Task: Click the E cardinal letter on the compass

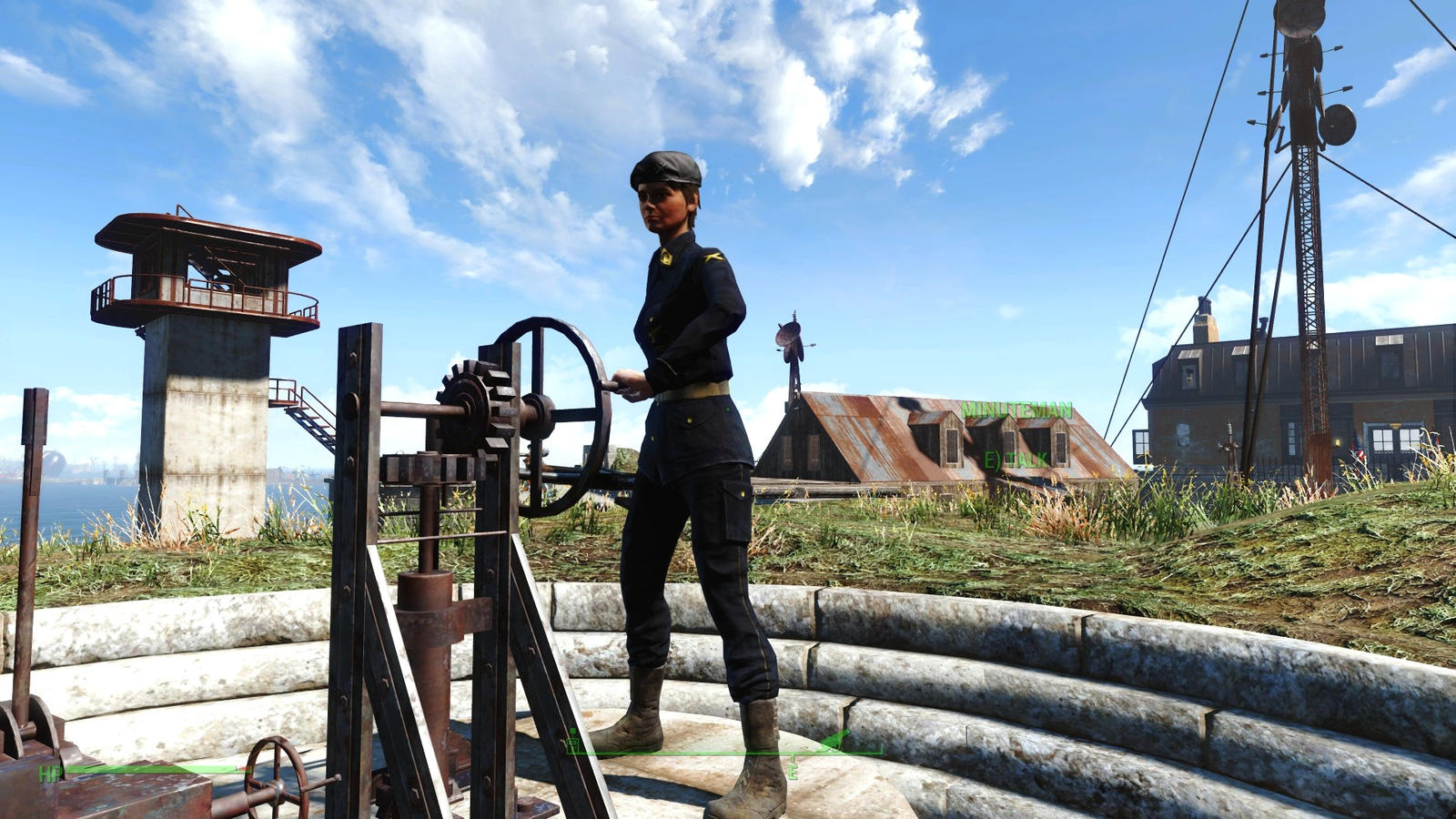Action: (792, 772)
